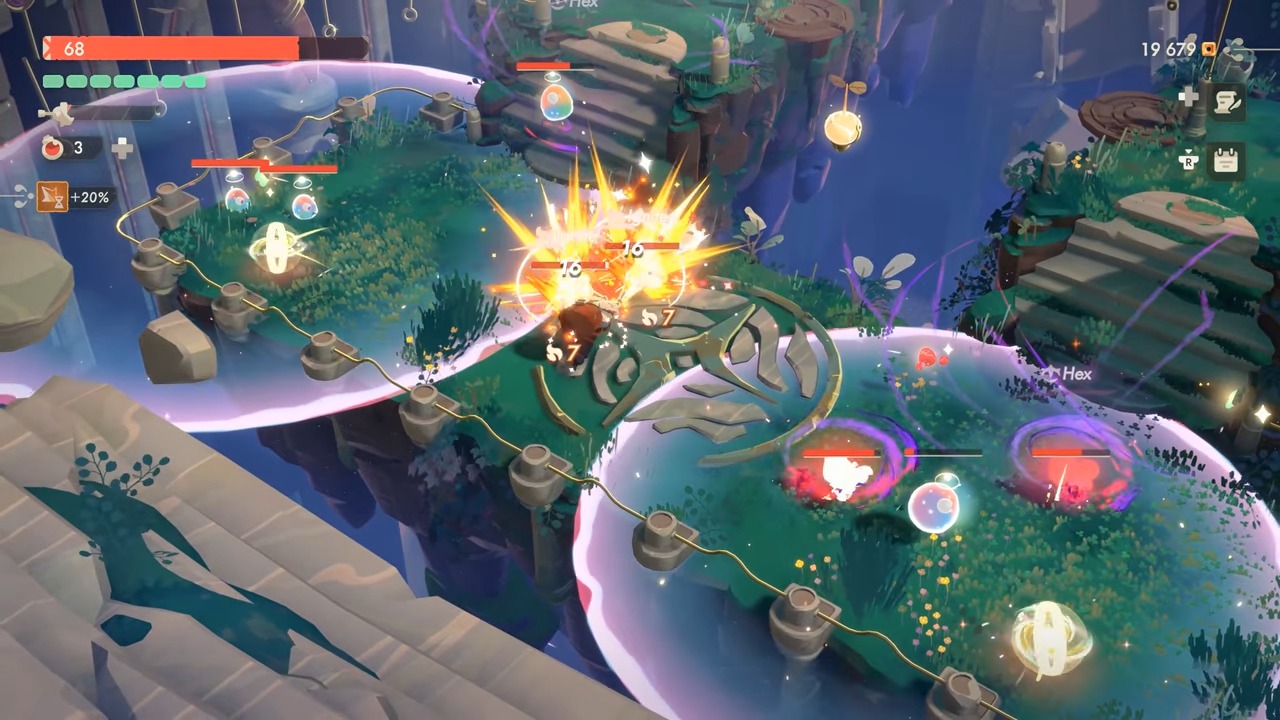1280x720 pixels.
Task: Toggle the branching node icon beside the buff
Action: coord(21,197)
